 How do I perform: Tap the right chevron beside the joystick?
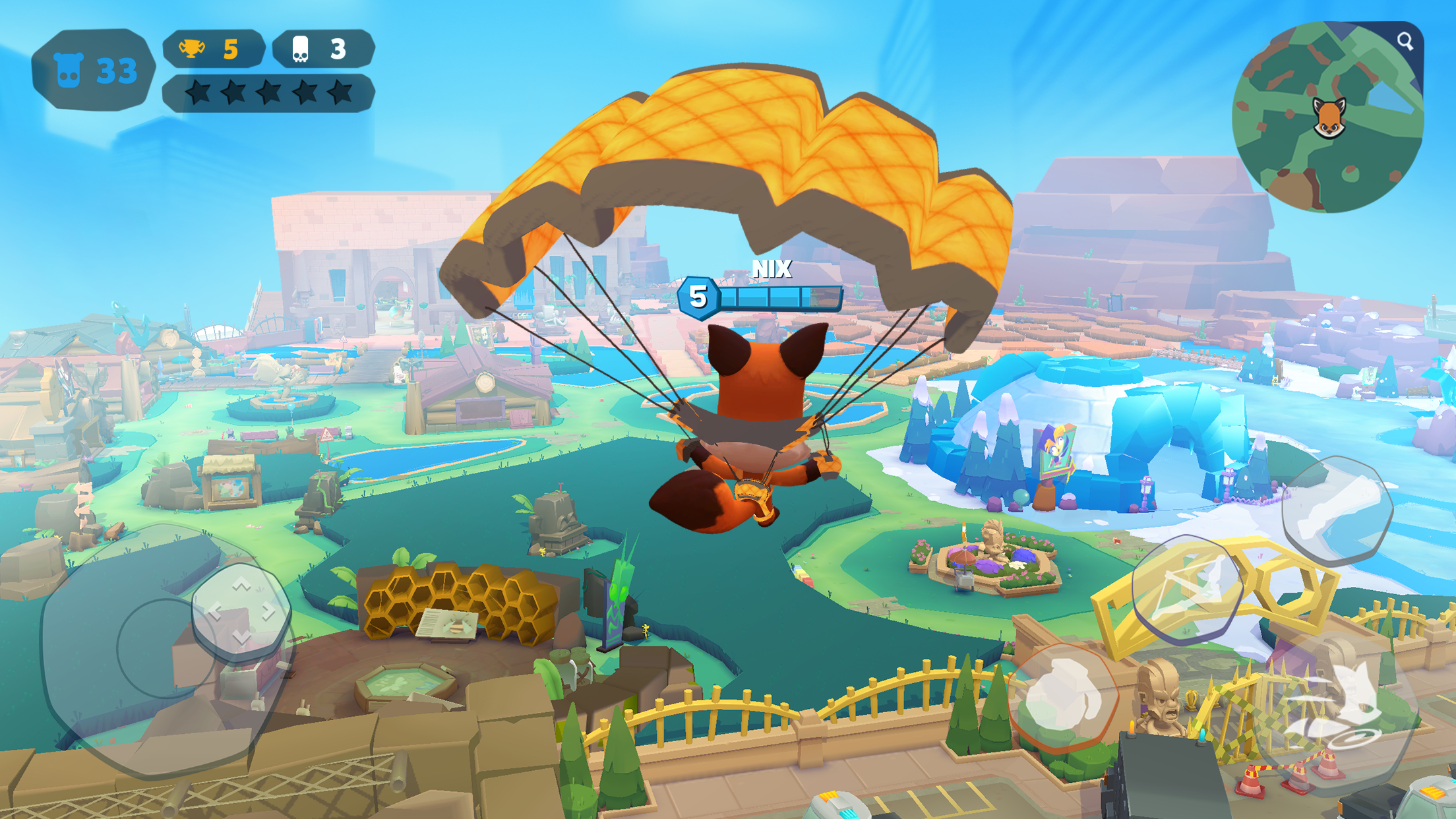tap(268, 612)
